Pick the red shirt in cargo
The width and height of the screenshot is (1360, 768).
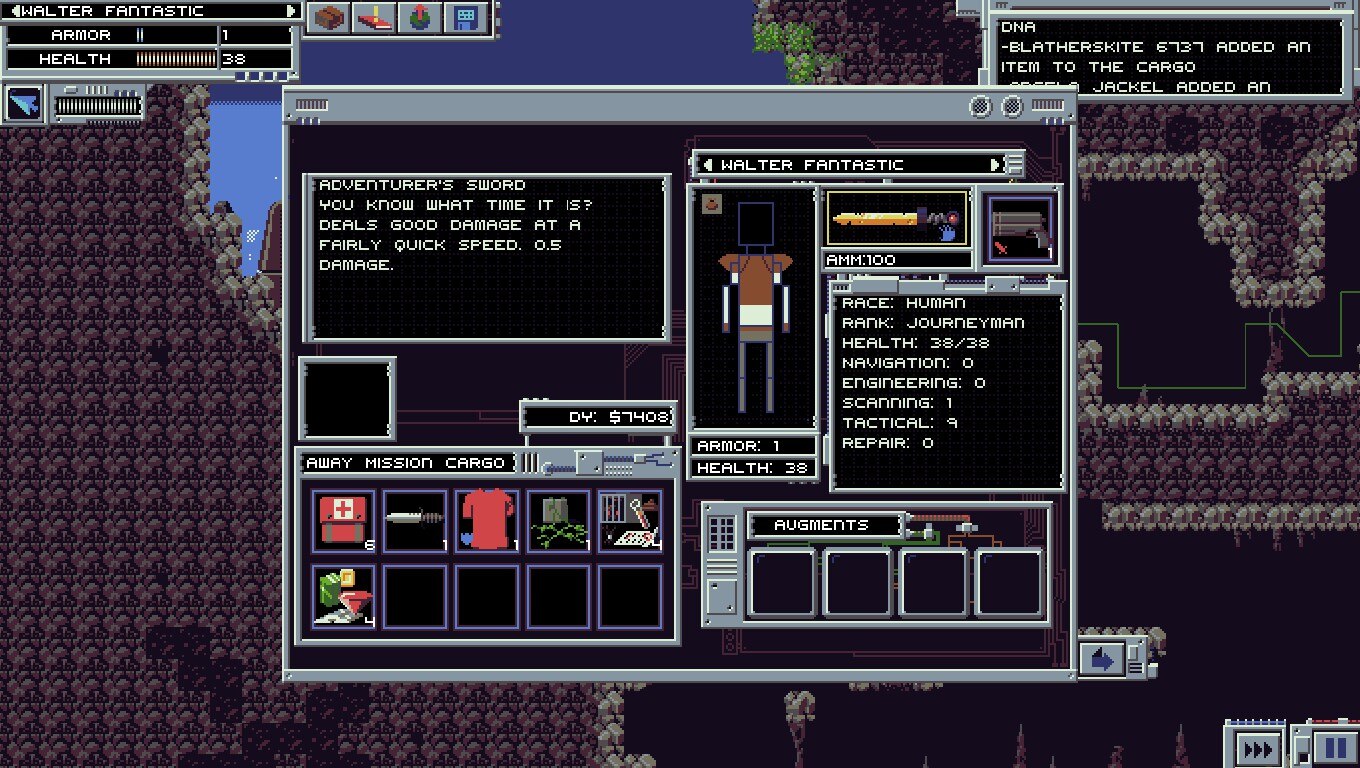(x=487, y=521)
